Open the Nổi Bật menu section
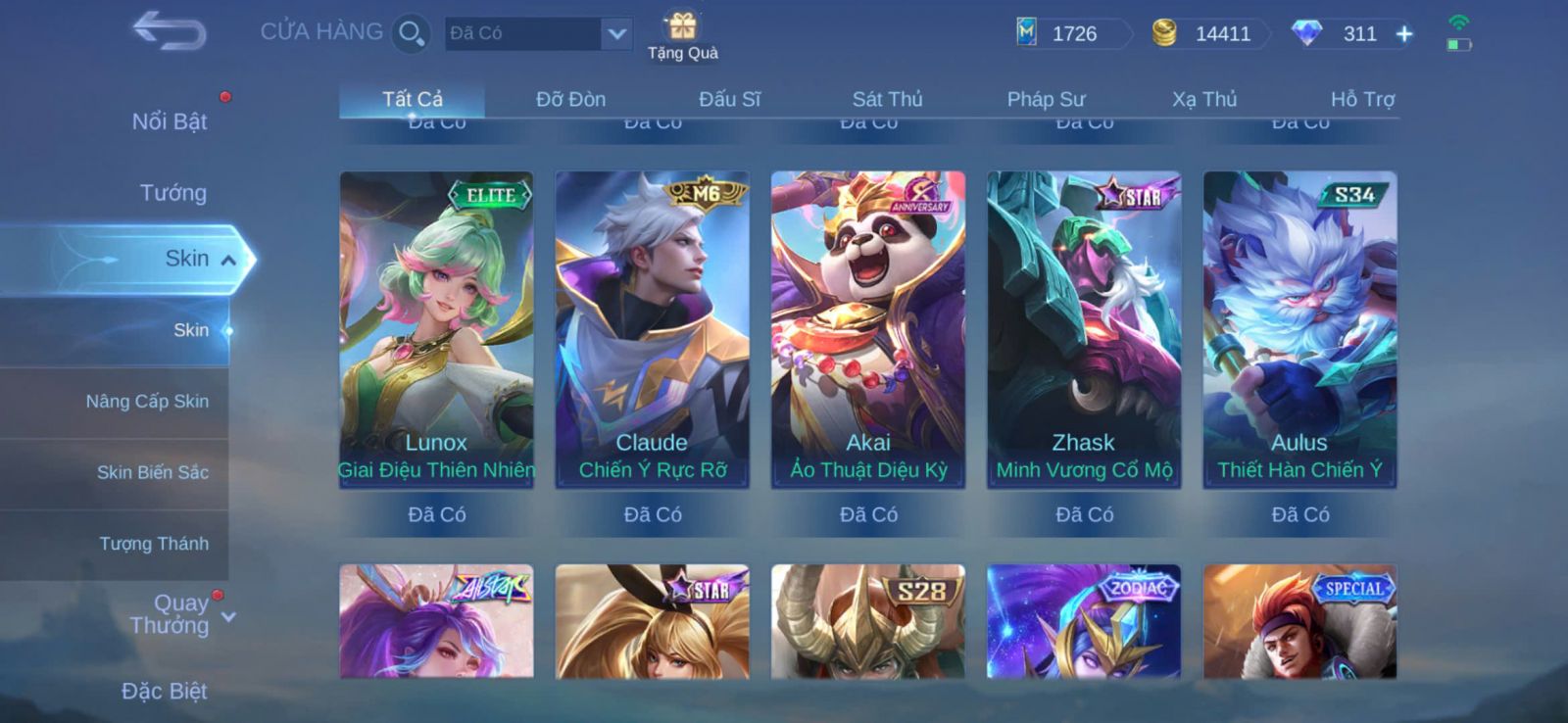 point(170,121)
